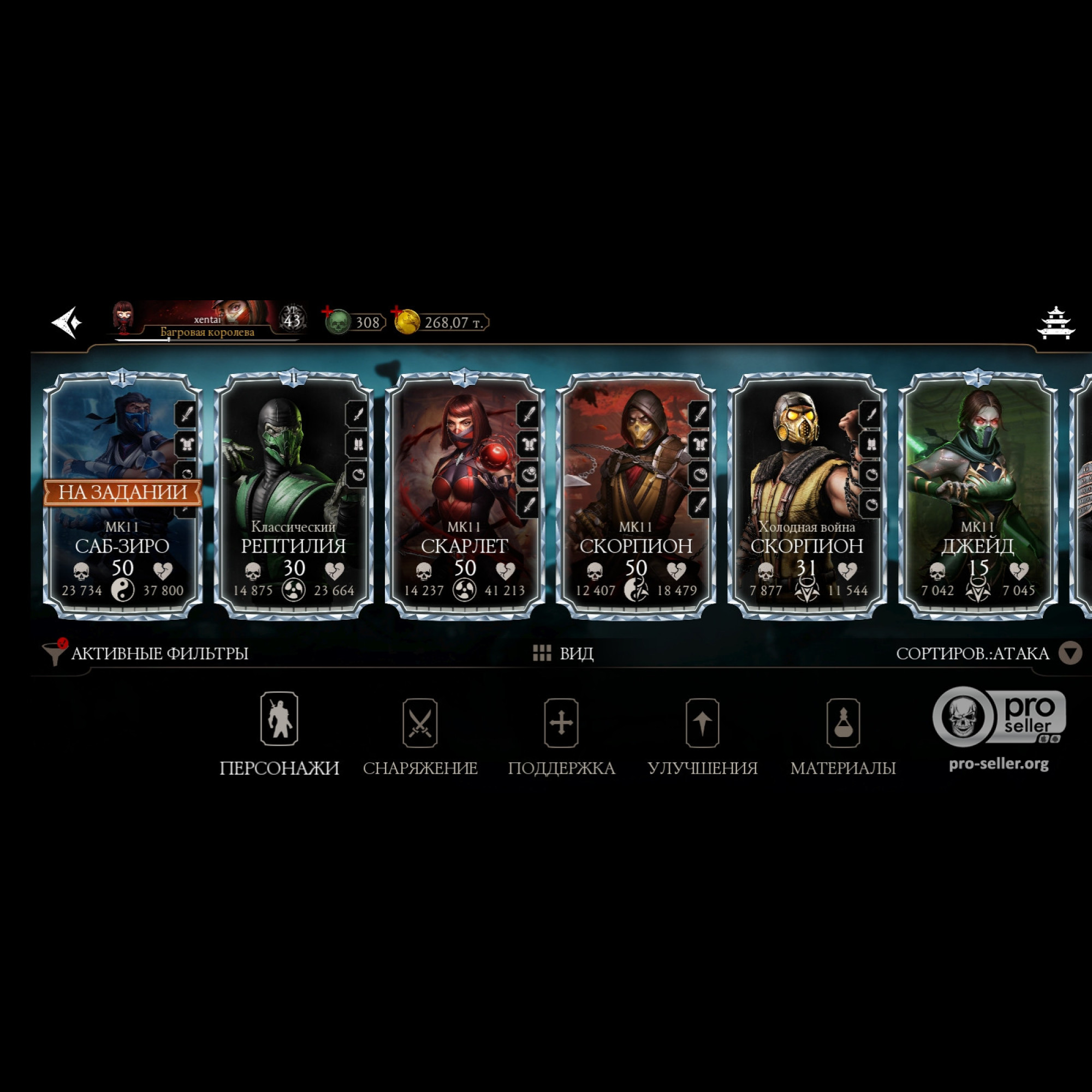Pick the MK11 Scorpion card
Viewport: 1092px width, 1092px height.
click(x=636, y=495)
